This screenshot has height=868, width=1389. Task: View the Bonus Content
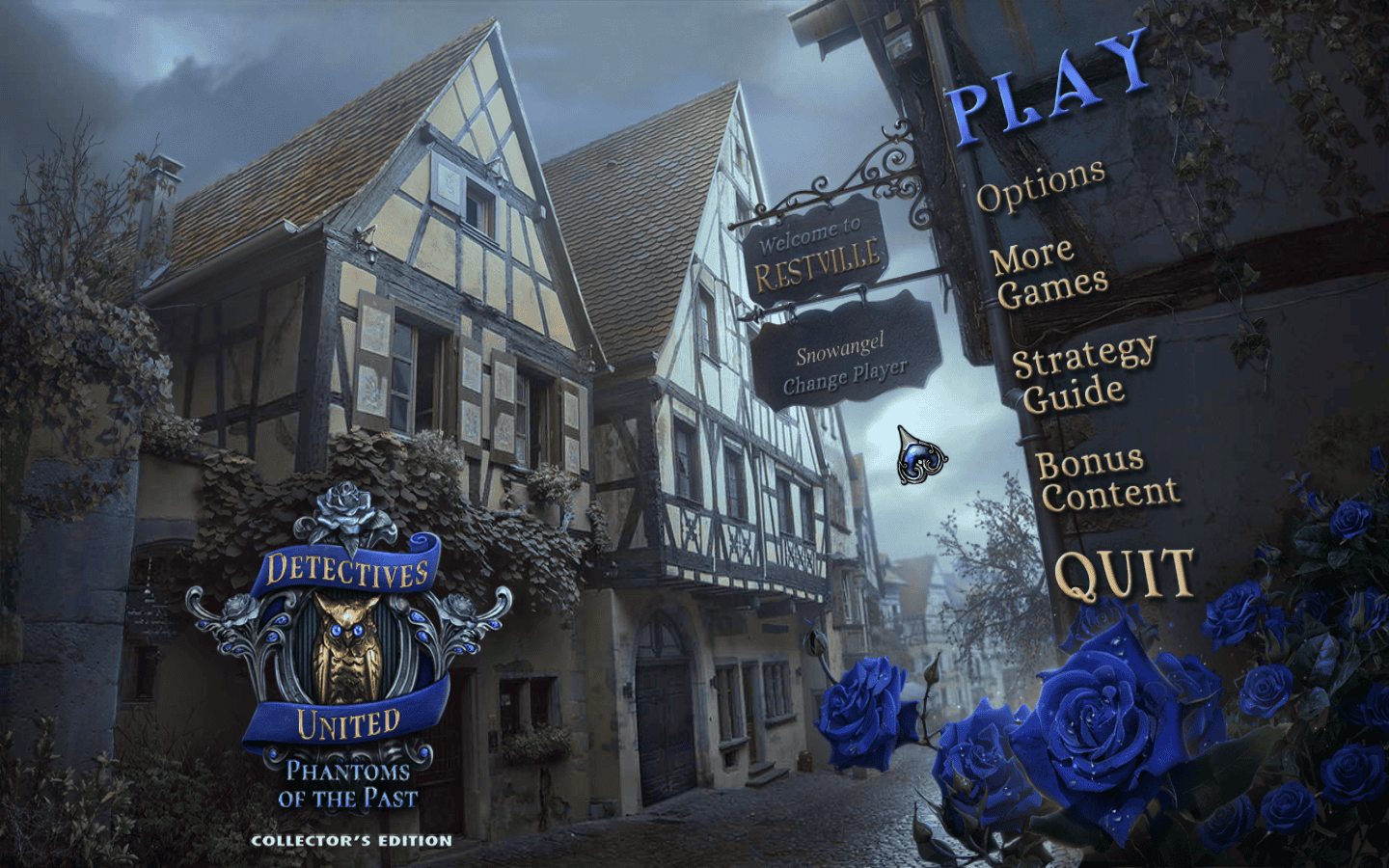(1107, 479)
